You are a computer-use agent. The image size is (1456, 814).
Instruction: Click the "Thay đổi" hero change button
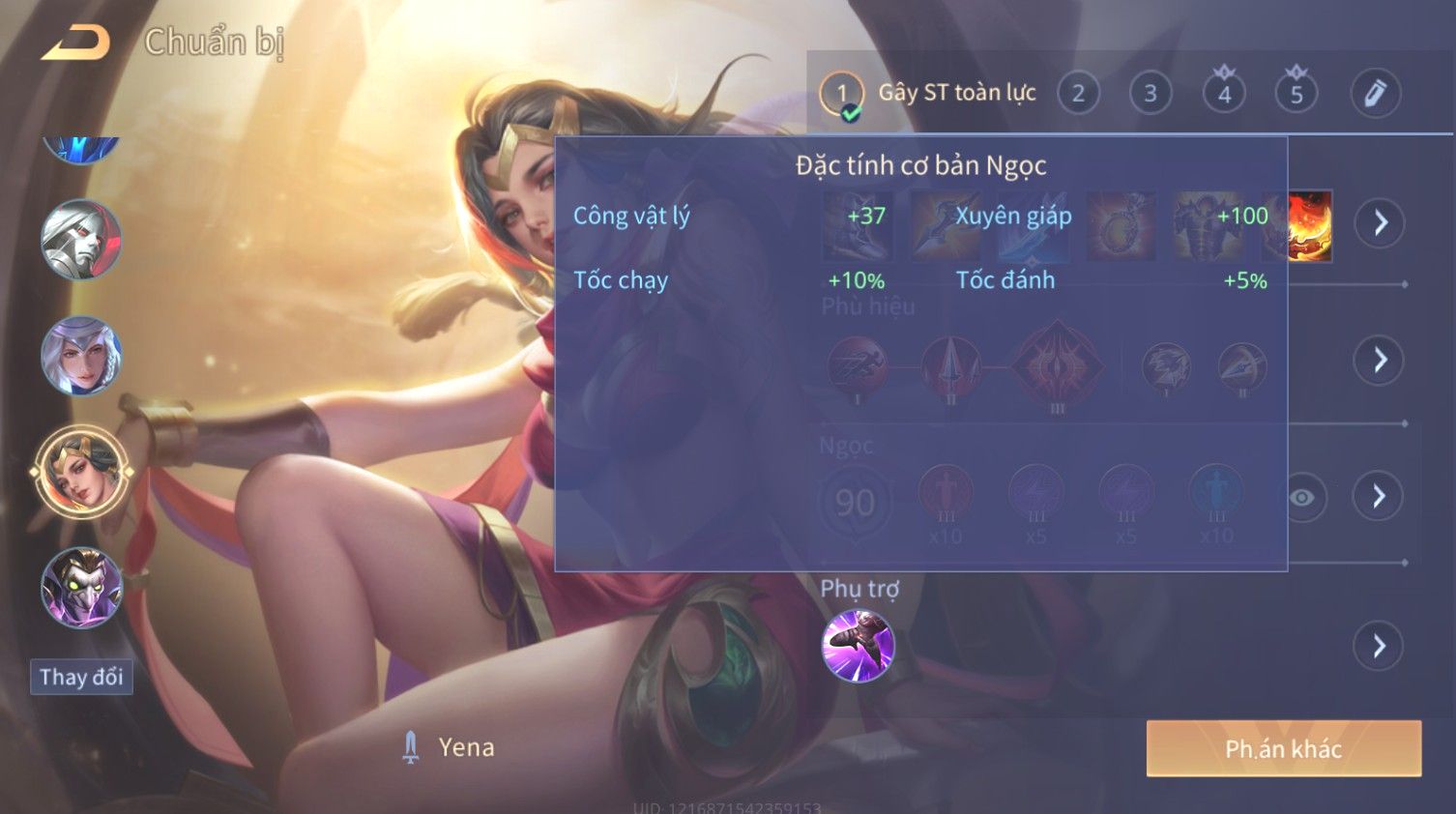tap(81, 677)
